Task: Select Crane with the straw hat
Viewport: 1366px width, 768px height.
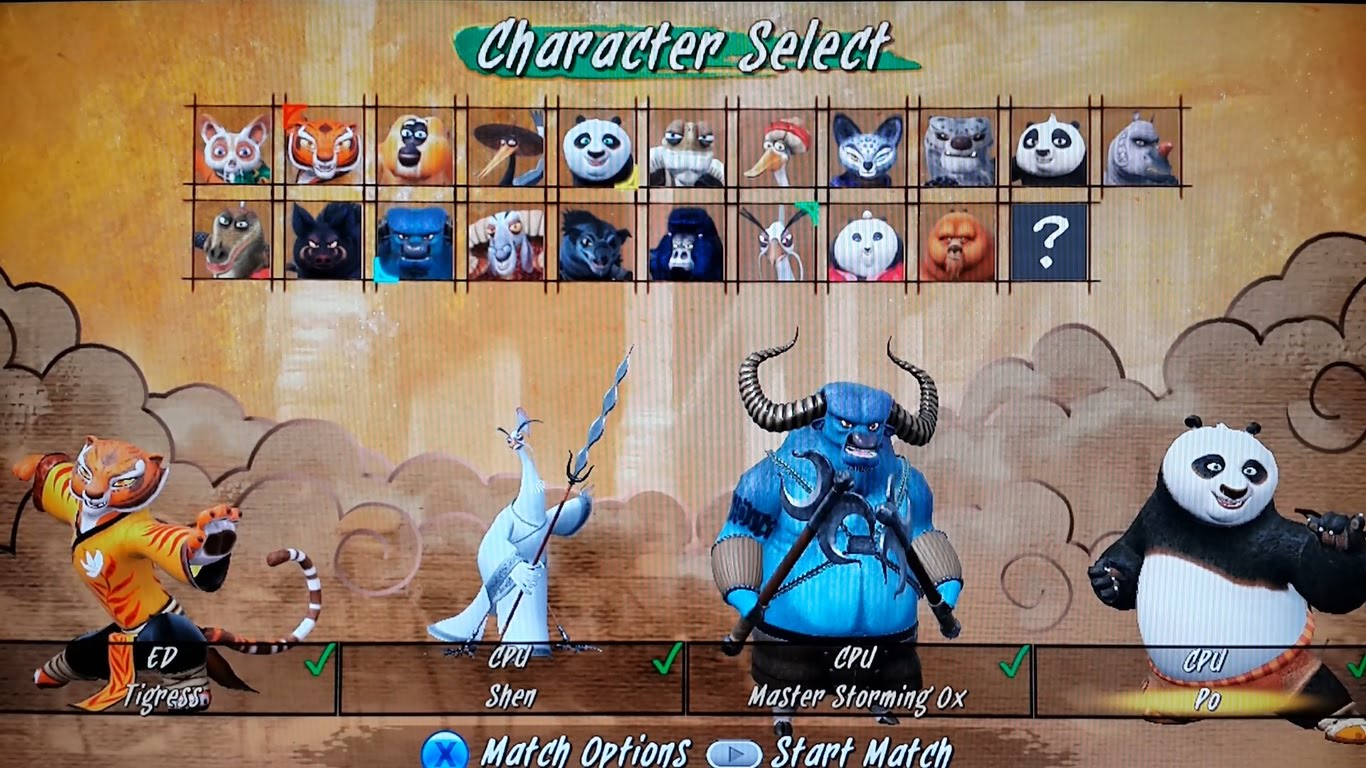Action: [x=507, y=149]
